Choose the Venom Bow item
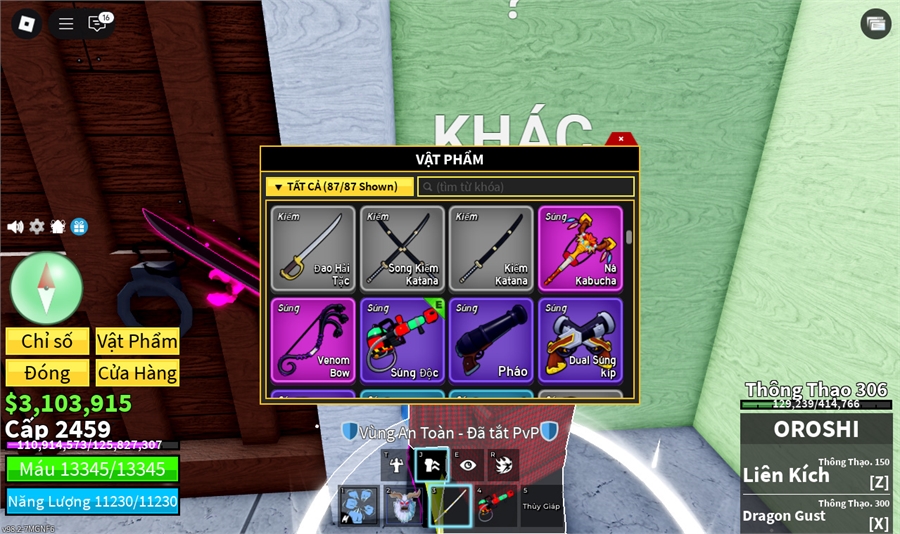 pyautogui.click(x=313, y=340)
